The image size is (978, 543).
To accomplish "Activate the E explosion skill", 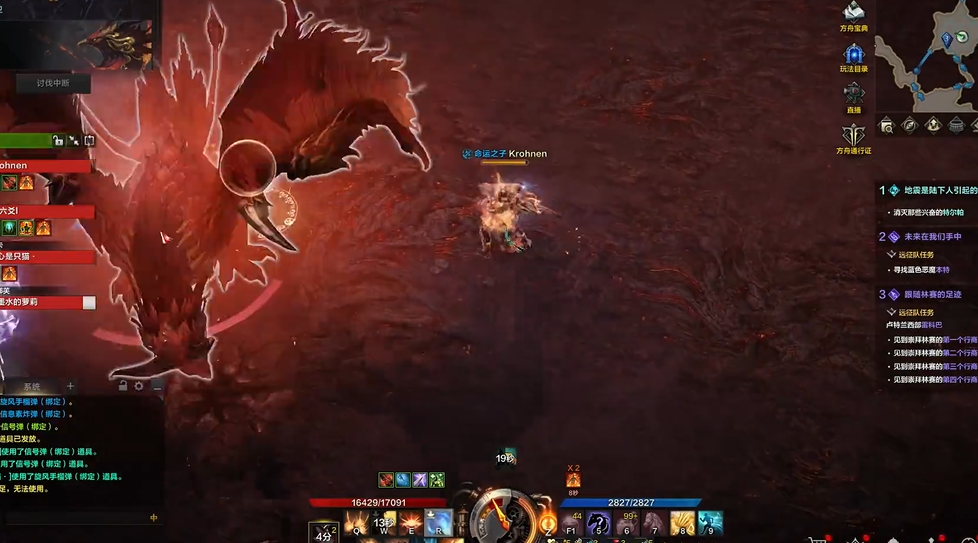I will 411,522.
